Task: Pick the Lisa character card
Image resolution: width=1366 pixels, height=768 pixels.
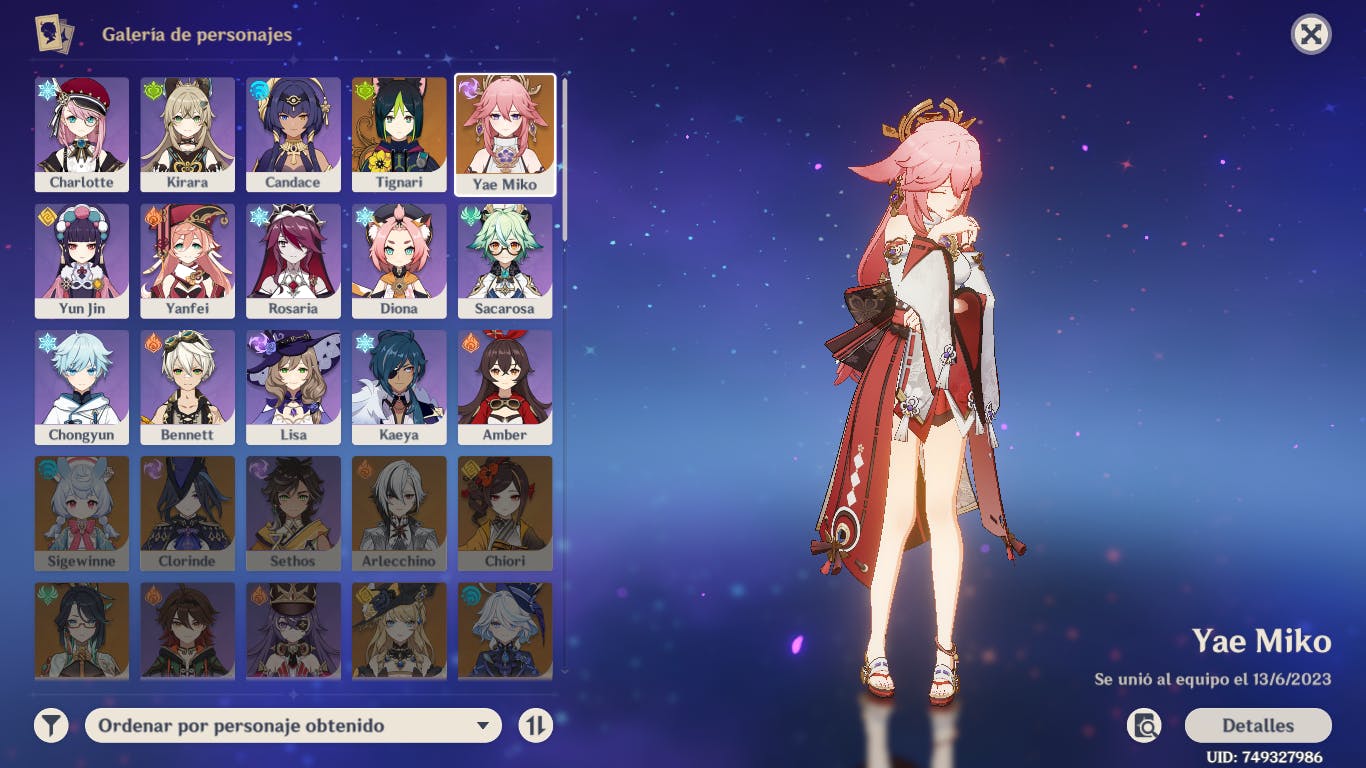Action: [x=293, y=387]
